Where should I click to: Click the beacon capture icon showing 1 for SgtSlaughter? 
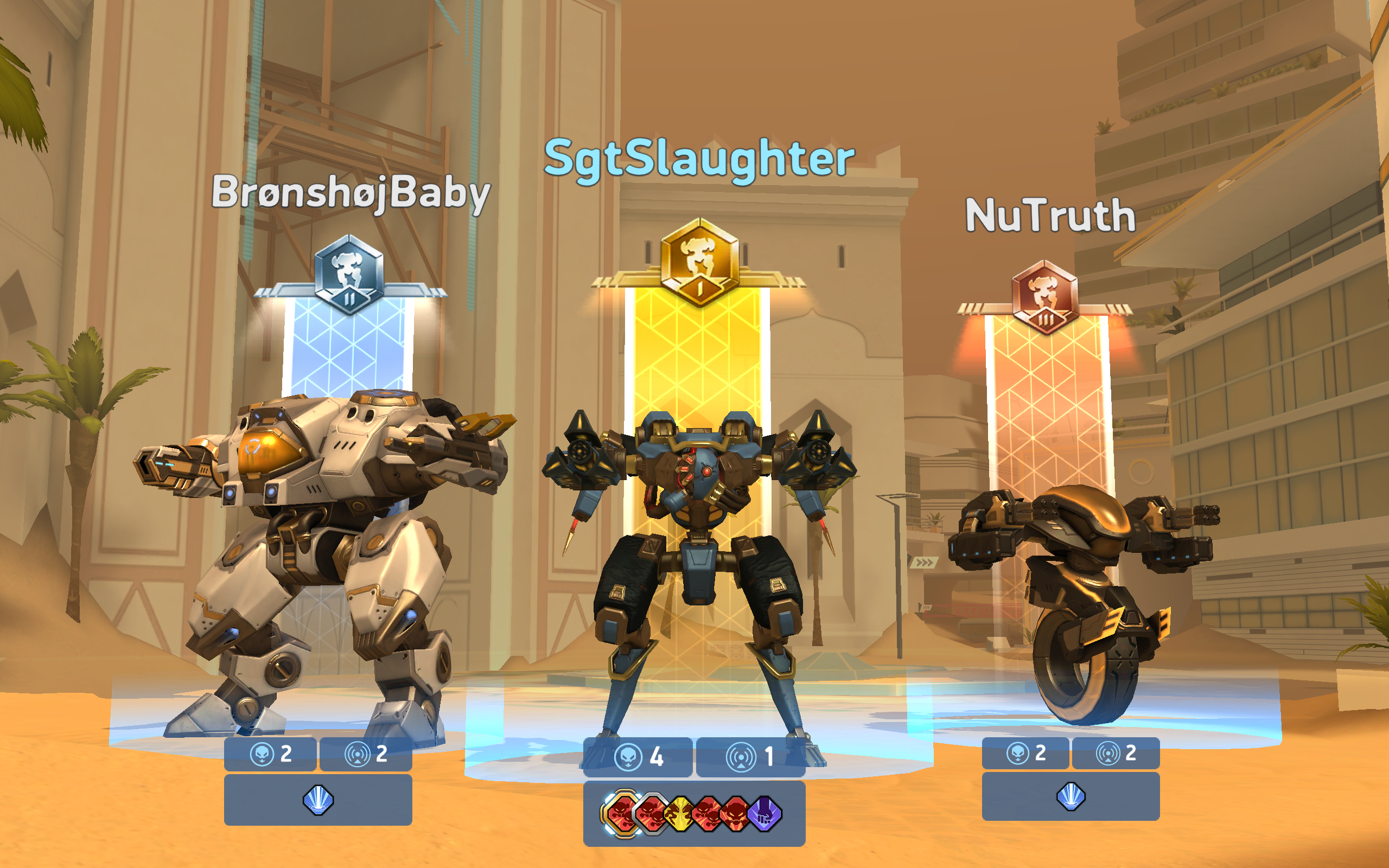742,757
